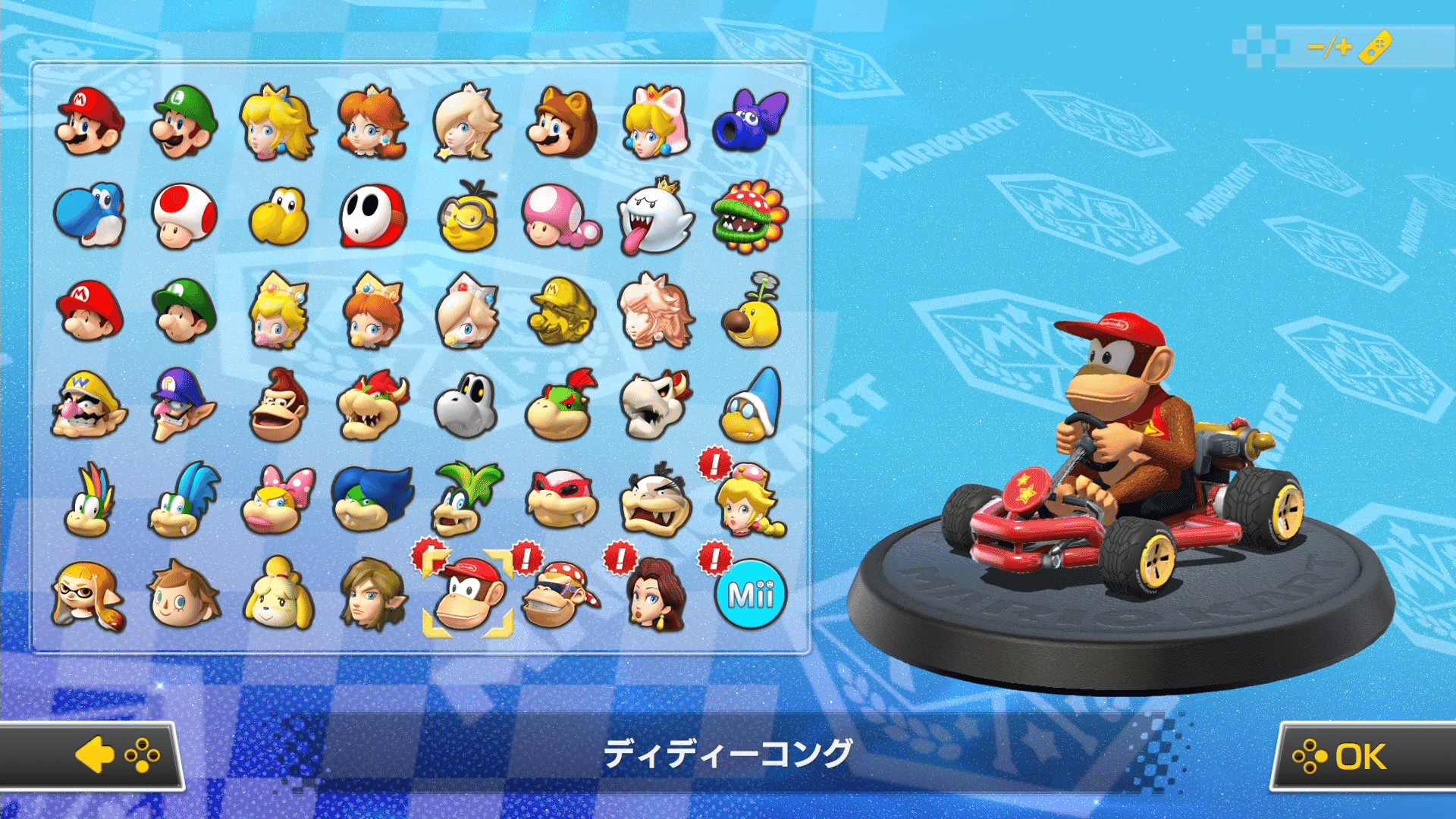Viewport: 1456px width, 819px height.
Task: Select Toad from the second row
Action: pos(183,218)
